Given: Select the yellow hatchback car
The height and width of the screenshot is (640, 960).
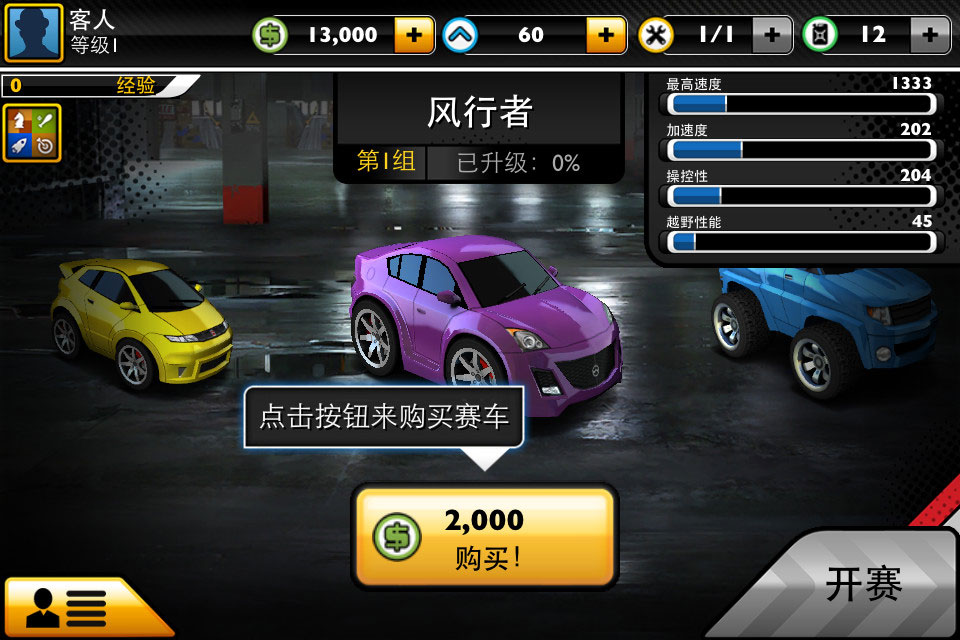Looking at the screenshot, I should 140,320.
